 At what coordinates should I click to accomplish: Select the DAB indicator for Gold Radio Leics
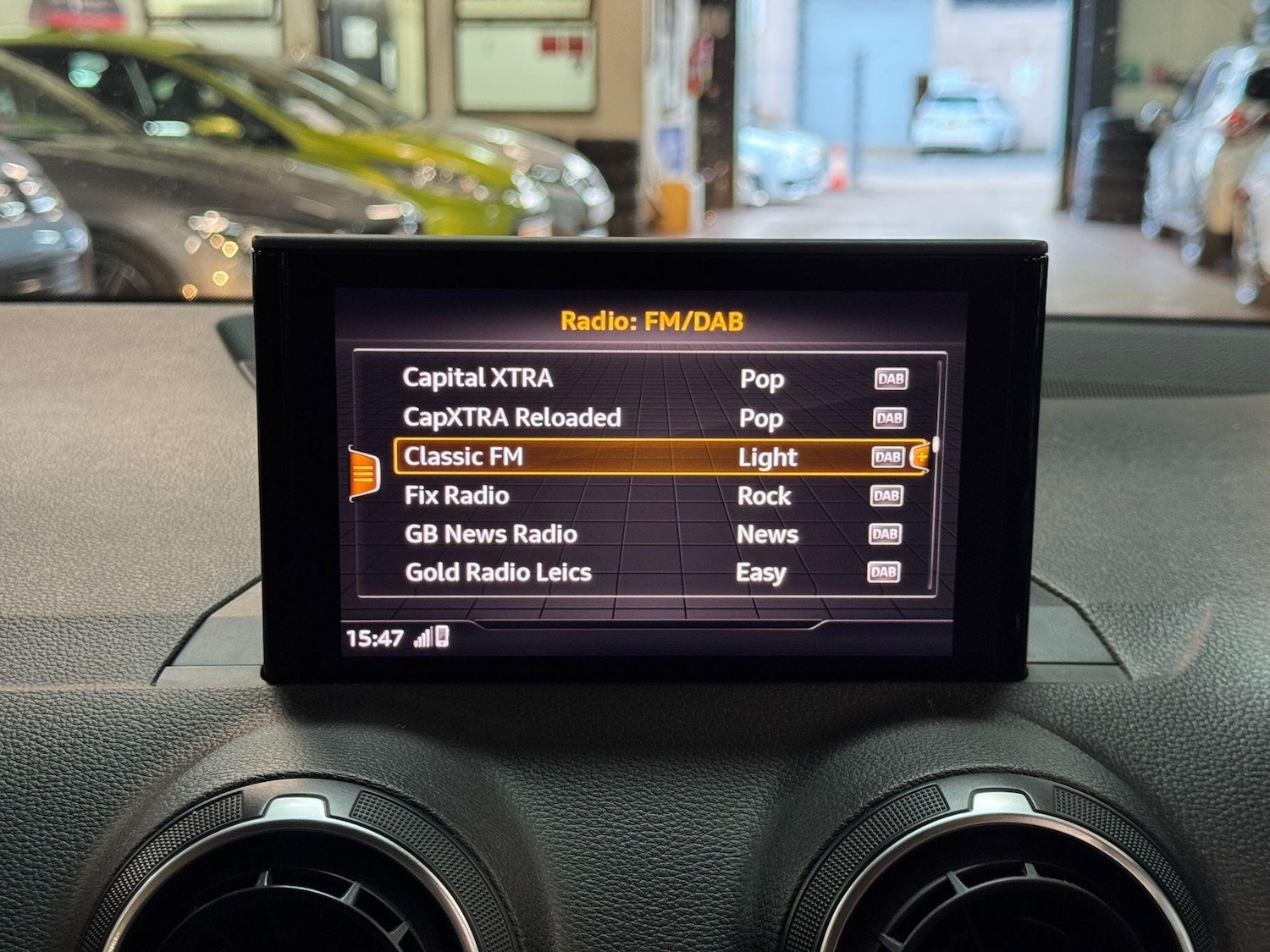click(x=883, y=573)
